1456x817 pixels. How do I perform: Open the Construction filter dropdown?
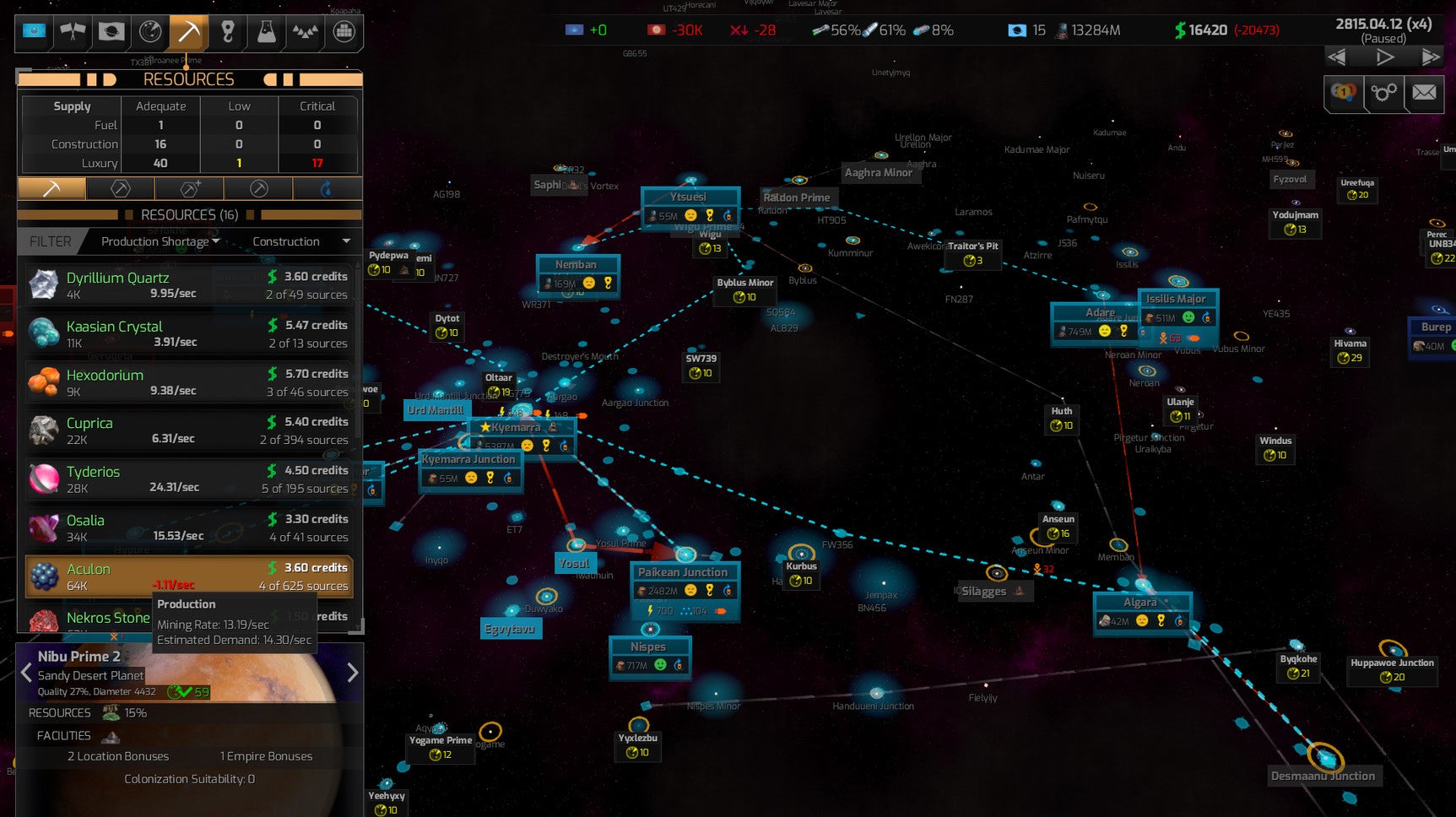[300, 241]
